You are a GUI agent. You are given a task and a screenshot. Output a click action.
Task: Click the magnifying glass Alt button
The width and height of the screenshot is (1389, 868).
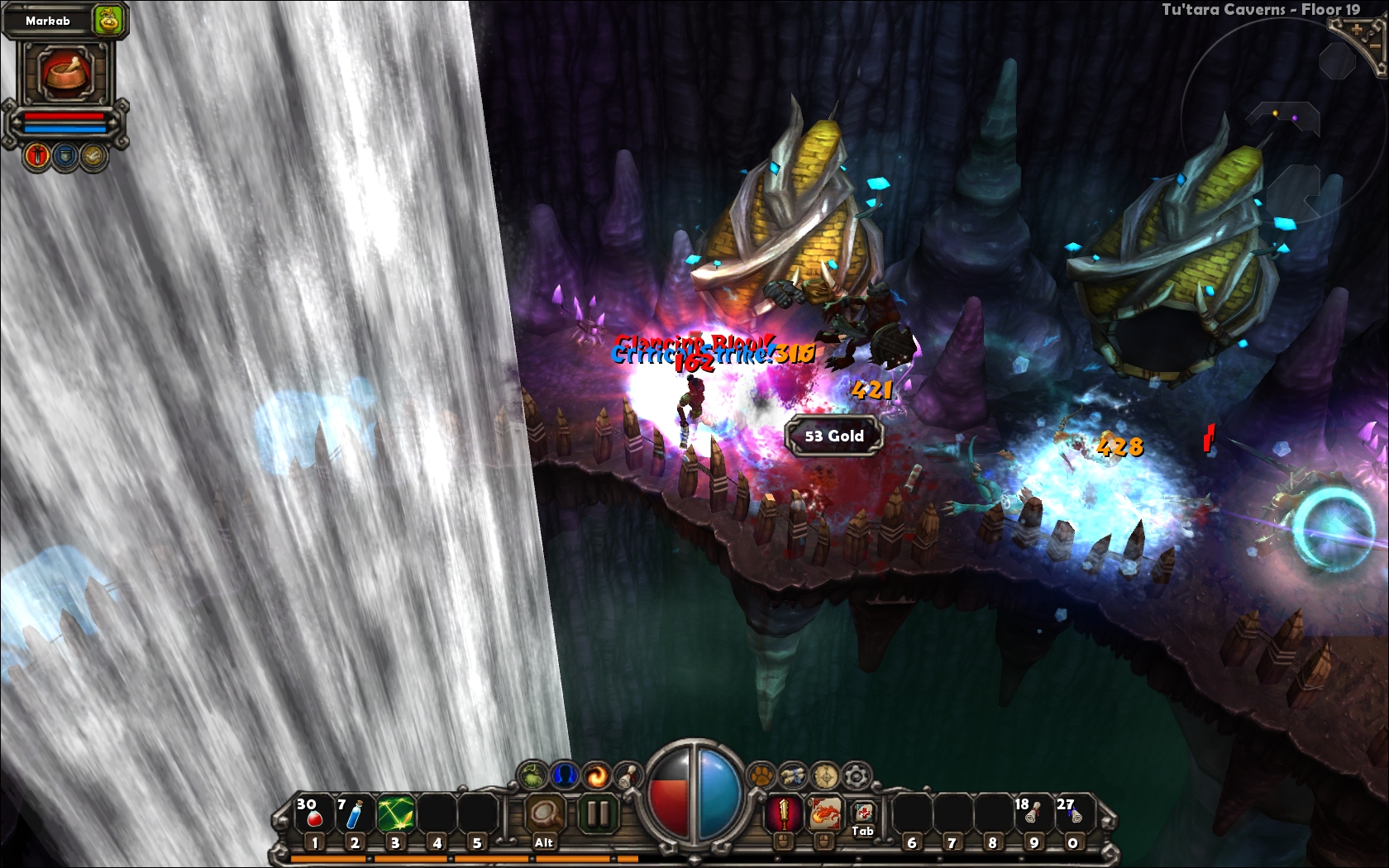click(545, 815)
